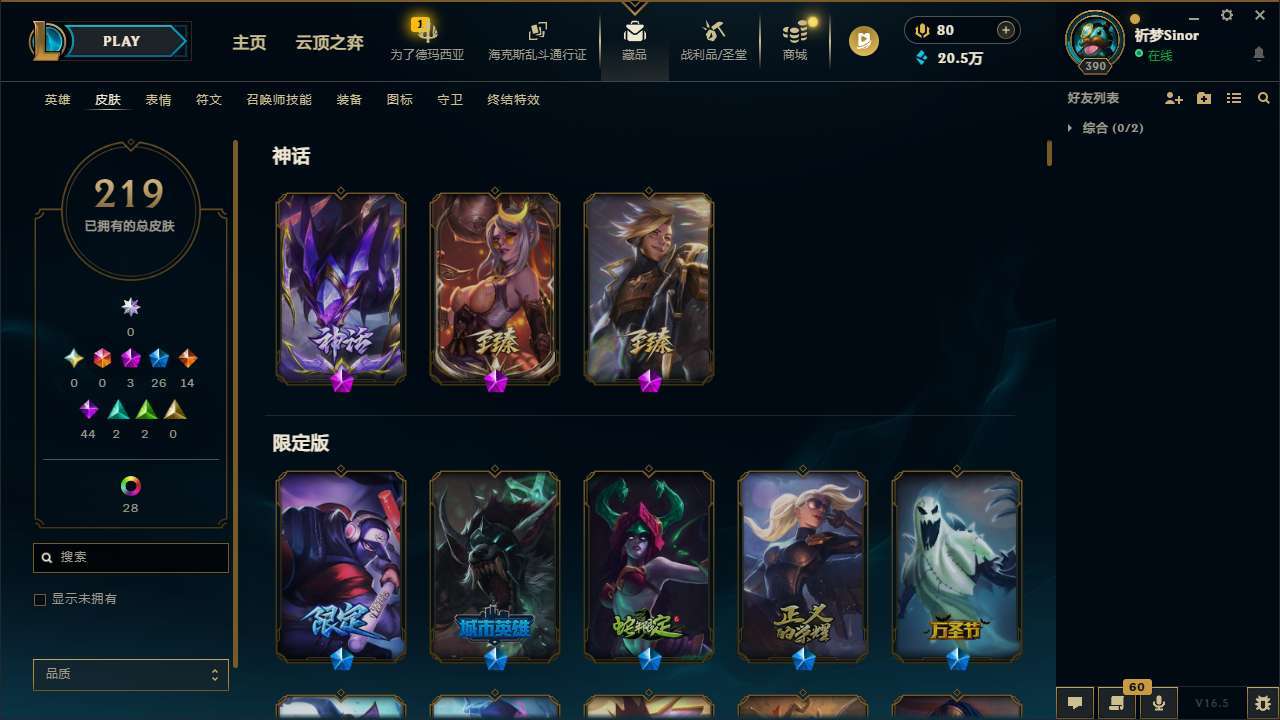Click the PLAY button

(x=120, y=41)
